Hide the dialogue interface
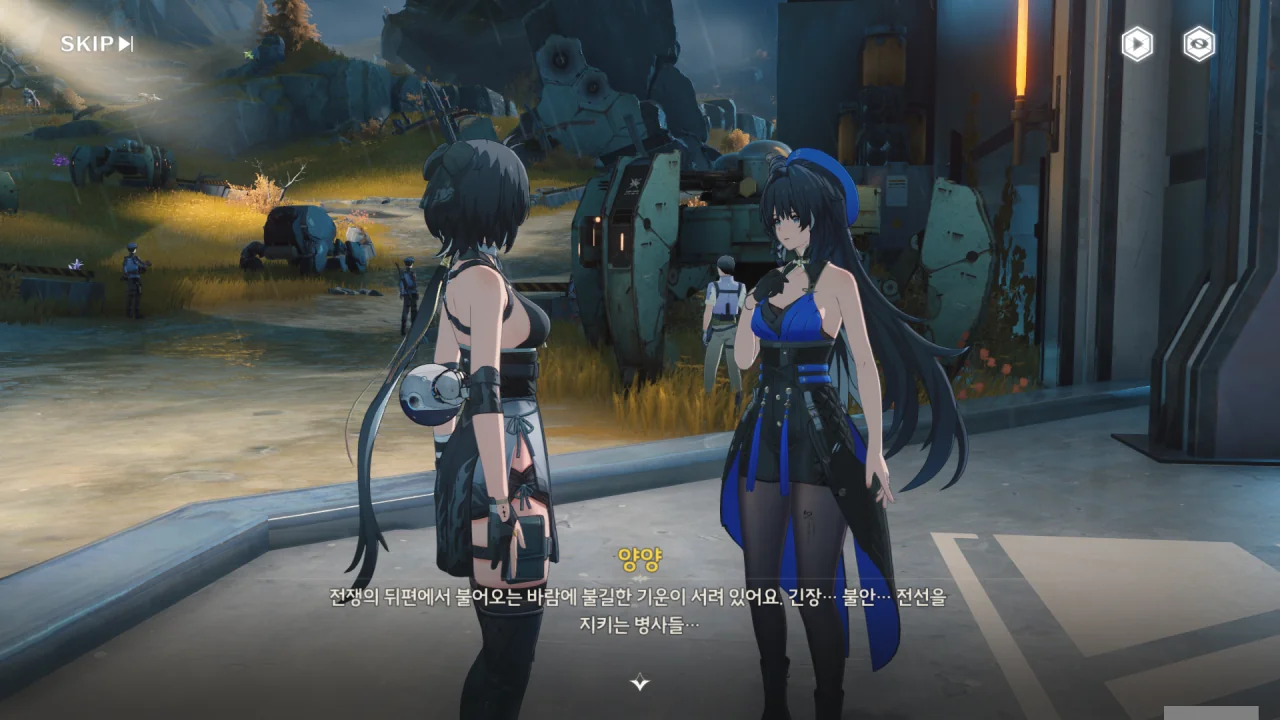Viewport: 1280px width, 720px height. click(x=1199, y=44)
